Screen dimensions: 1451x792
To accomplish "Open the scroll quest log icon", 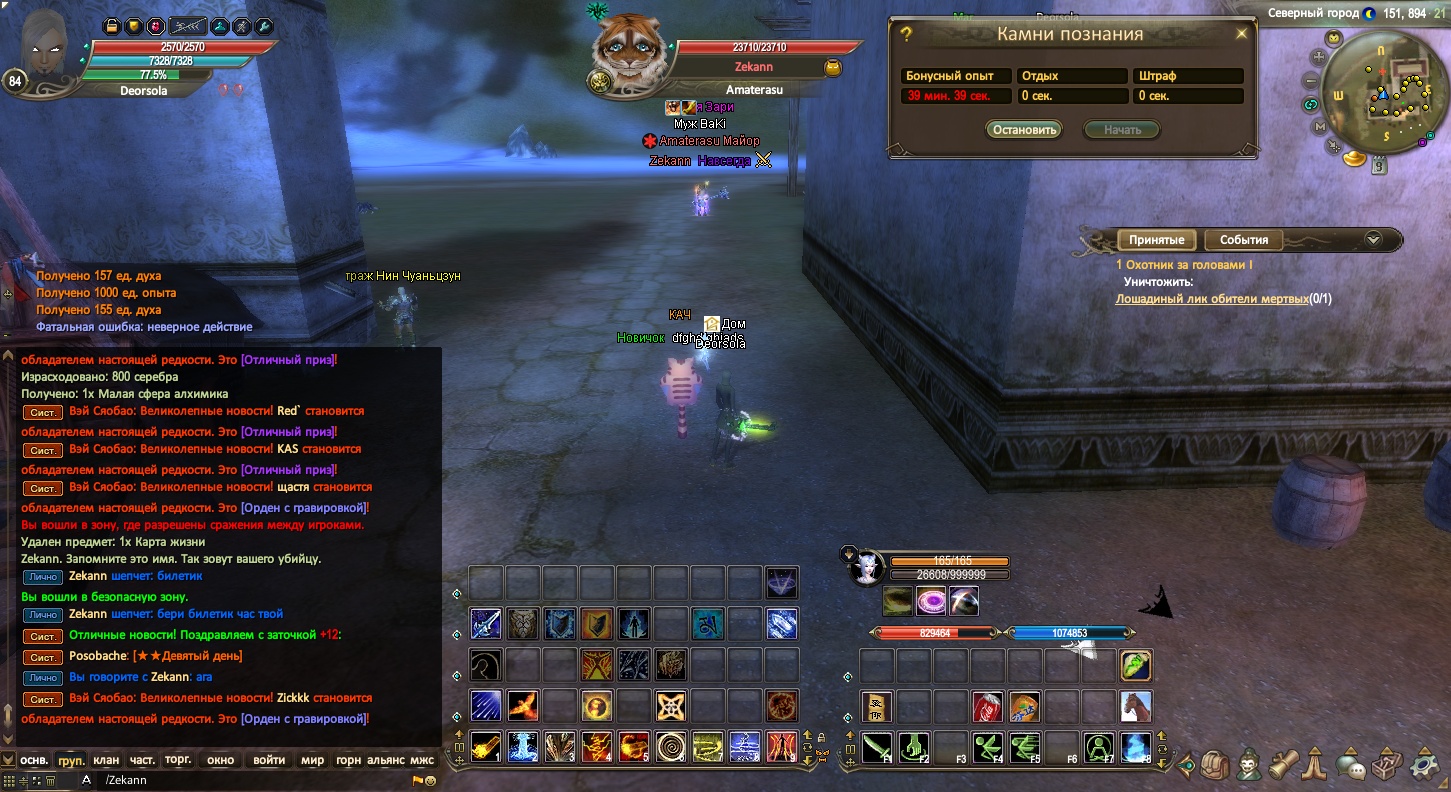I will [1285, 766].
